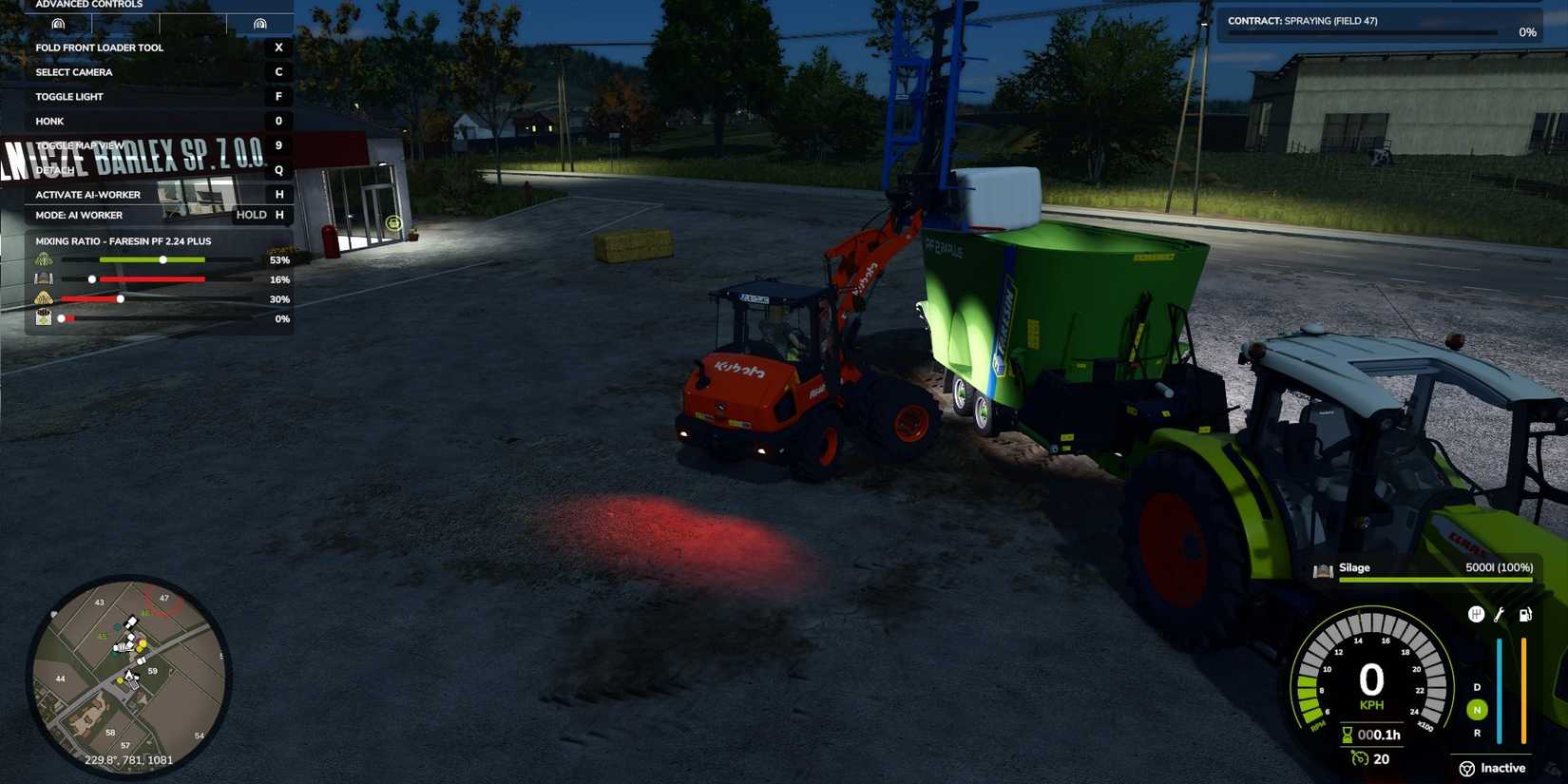Image resolution: width=1568 pixels, height=784 pixels.
Task: Click the grass icon in the mixing ratio panel
Action: [x=43, y=259]
